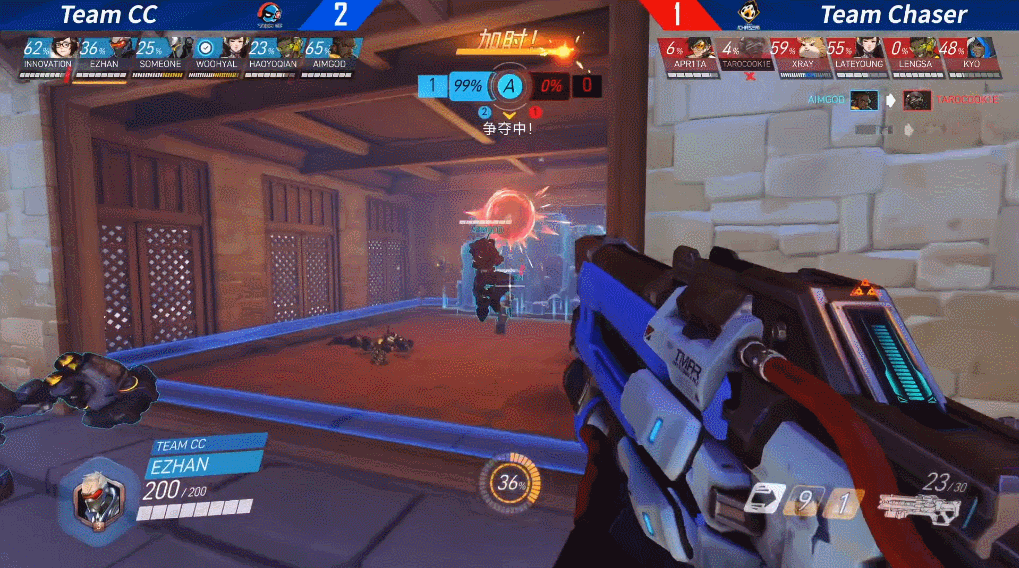The width and height of the screenshot is (1019, 568).
Task: Select the eliminated TAROCOOK1E portrait
Action: click(755, 49)
